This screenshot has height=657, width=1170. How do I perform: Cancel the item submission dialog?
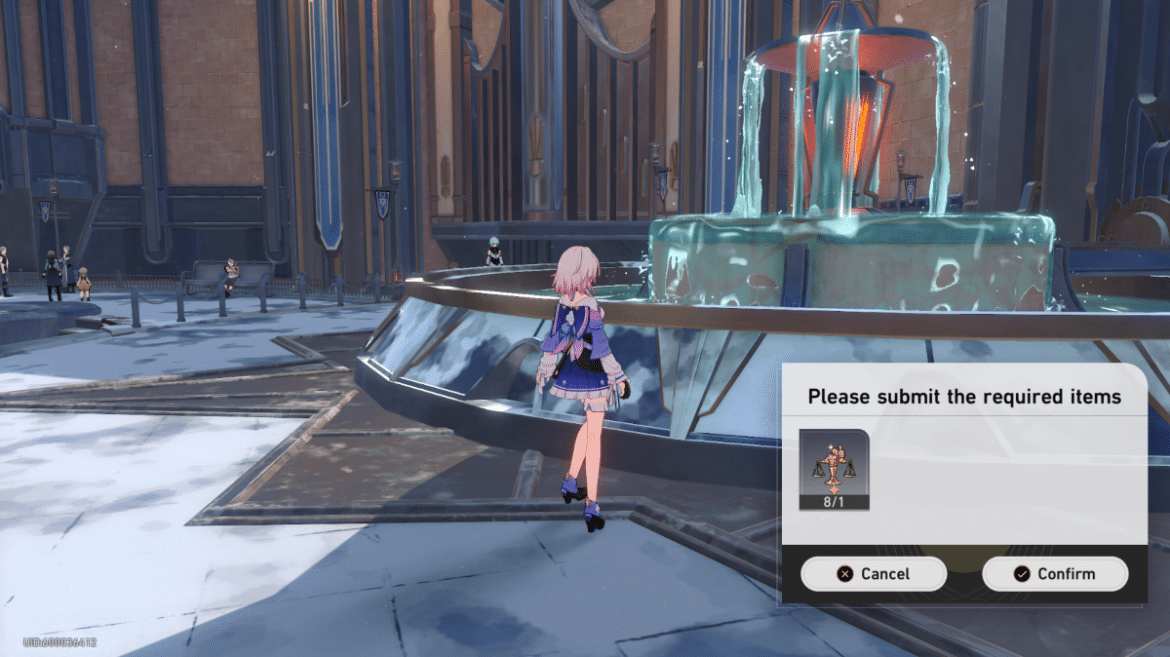click(873, 574)
